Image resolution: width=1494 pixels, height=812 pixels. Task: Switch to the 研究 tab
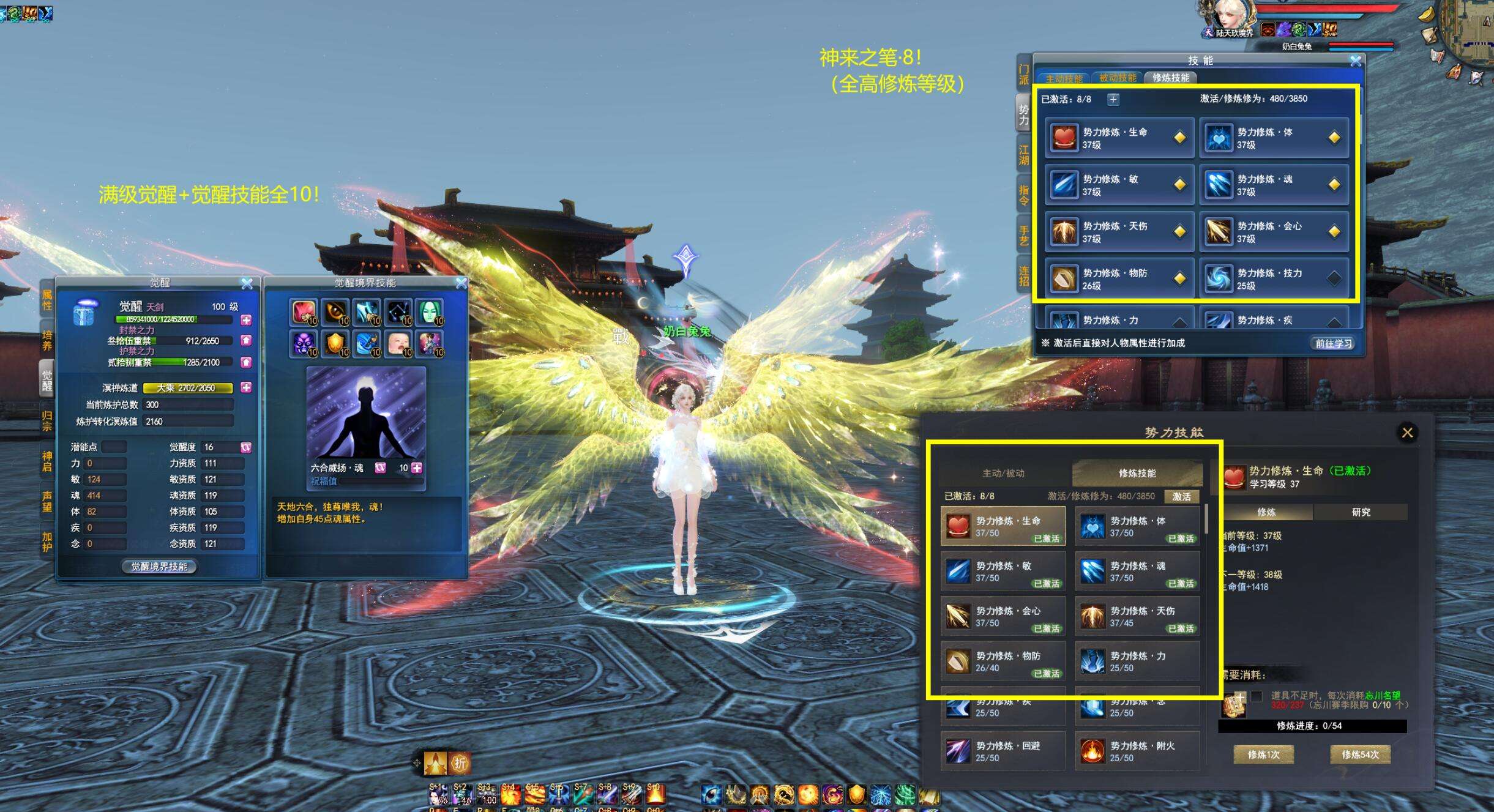click(x=1361, y=512)
